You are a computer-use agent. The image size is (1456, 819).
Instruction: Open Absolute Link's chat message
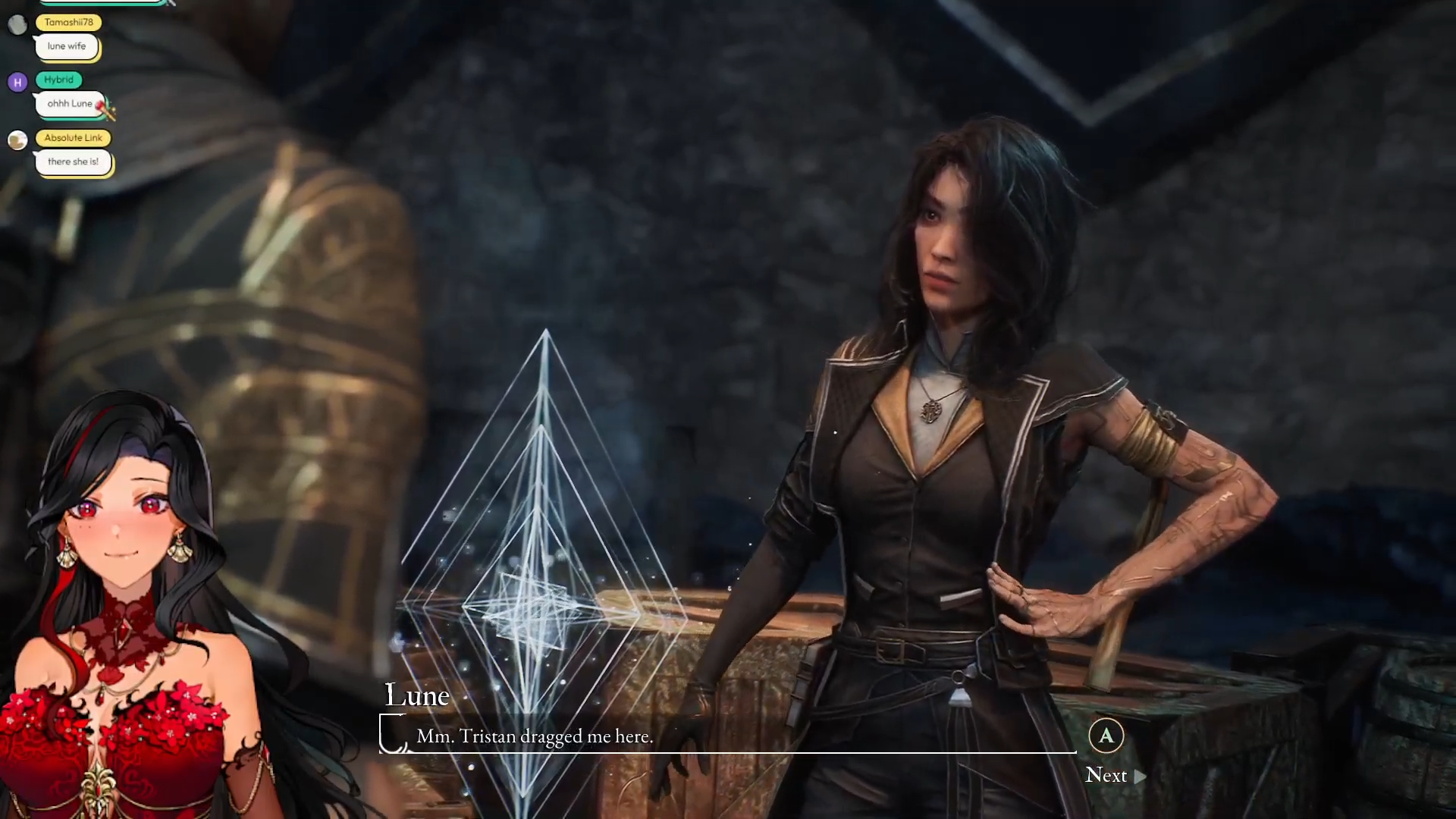pyautogui.click(x=73, y=162)
